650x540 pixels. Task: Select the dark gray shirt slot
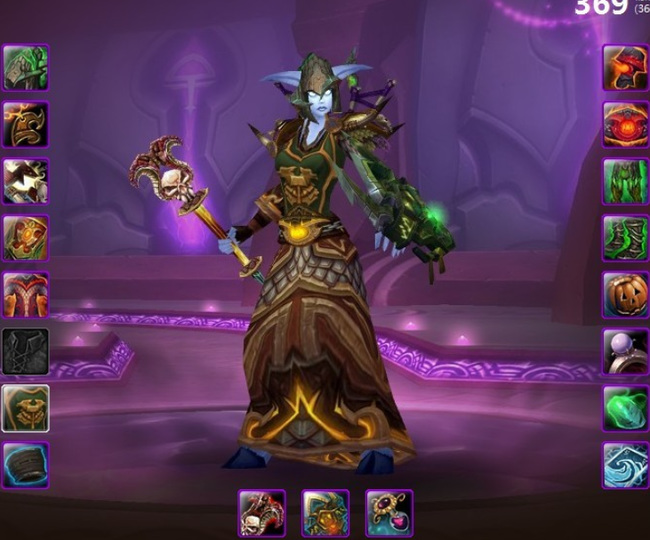pyautogui.click(x=25, y=352)
